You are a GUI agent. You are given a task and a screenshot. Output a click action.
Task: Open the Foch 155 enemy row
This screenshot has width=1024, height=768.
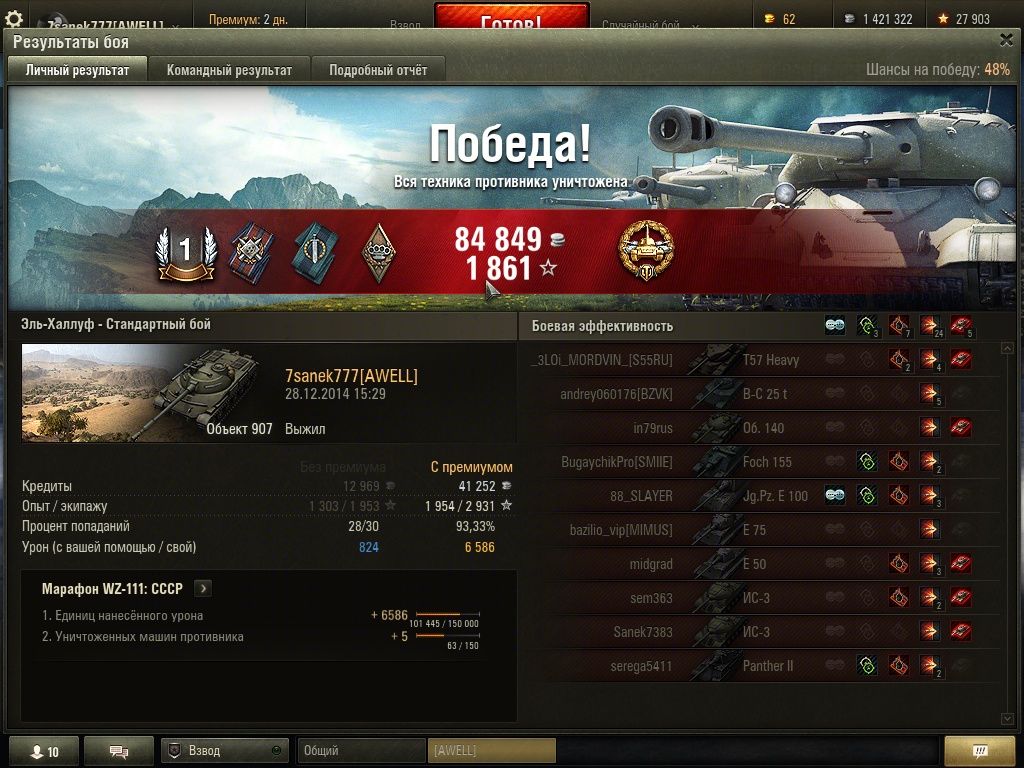click(760, 462)
